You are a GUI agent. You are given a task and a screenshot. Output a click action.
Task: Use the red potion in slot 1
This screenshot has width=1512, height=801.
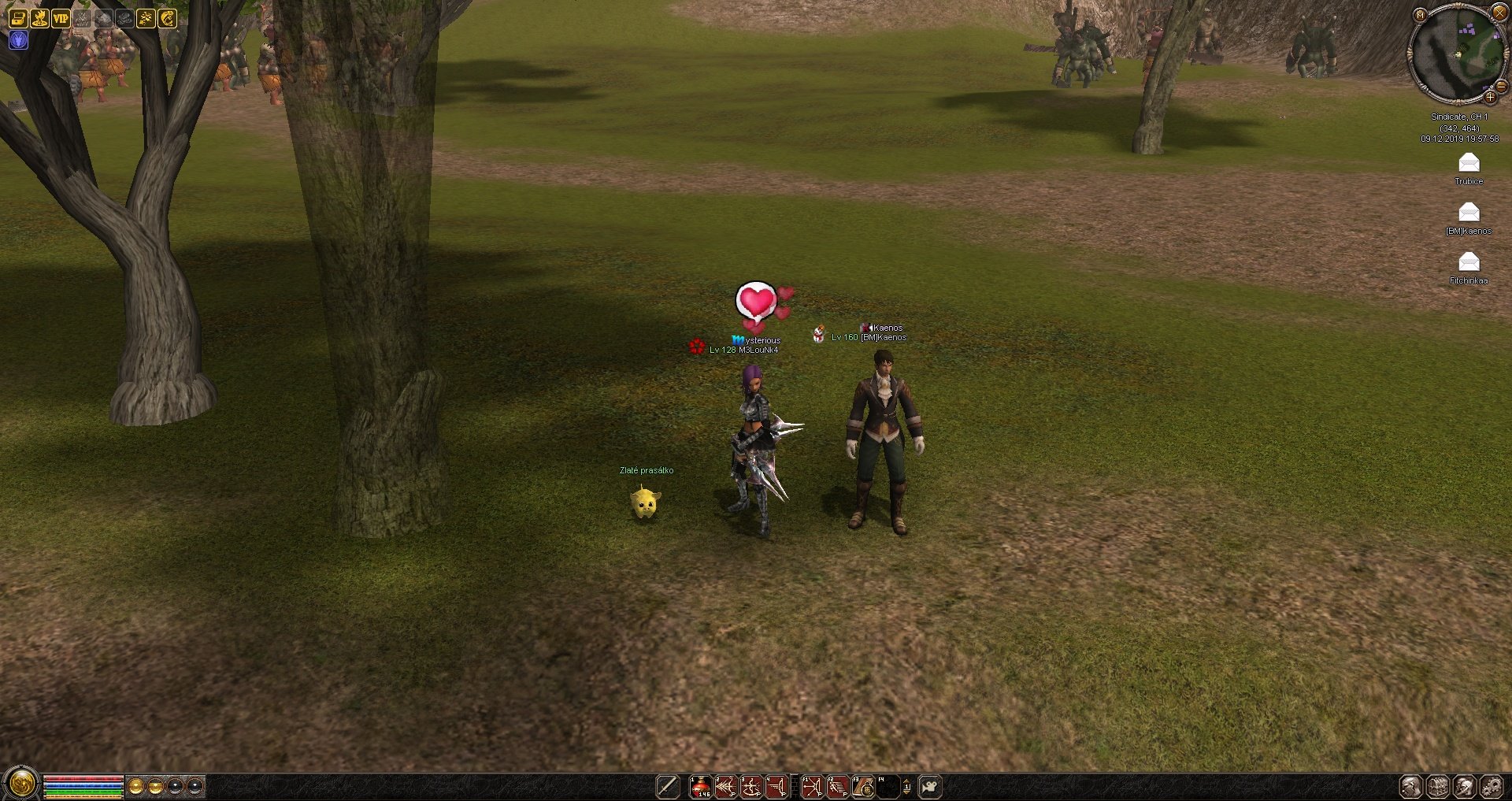coord(700,786)
